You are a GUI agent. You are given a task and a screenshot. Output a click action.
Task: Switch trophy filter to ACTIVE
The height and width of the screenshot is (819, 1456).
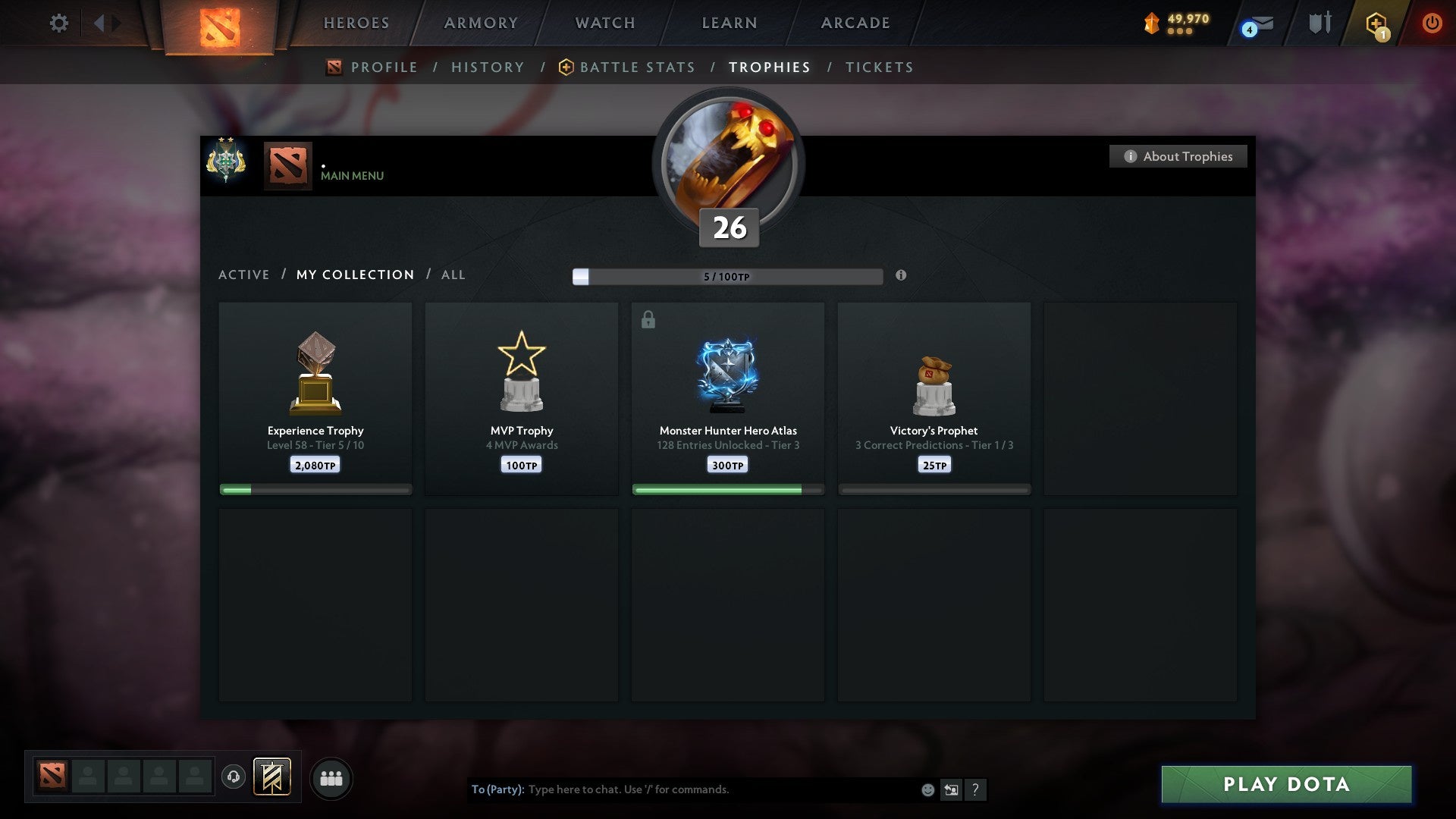[x=244, y=275]
